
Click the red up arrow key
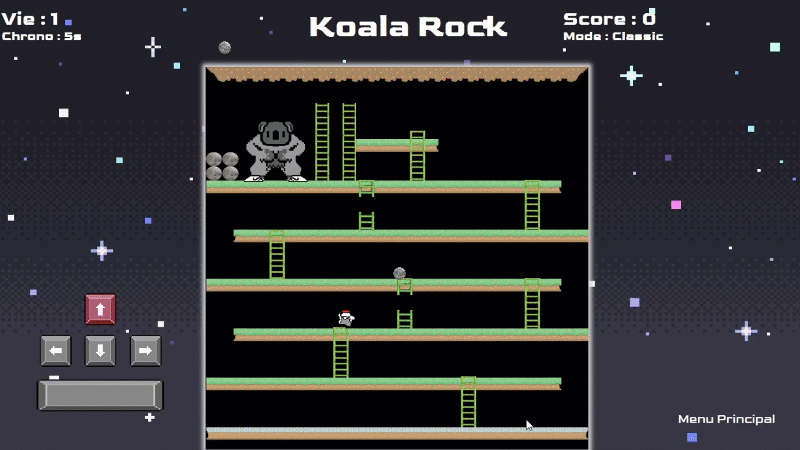[100, 309]
